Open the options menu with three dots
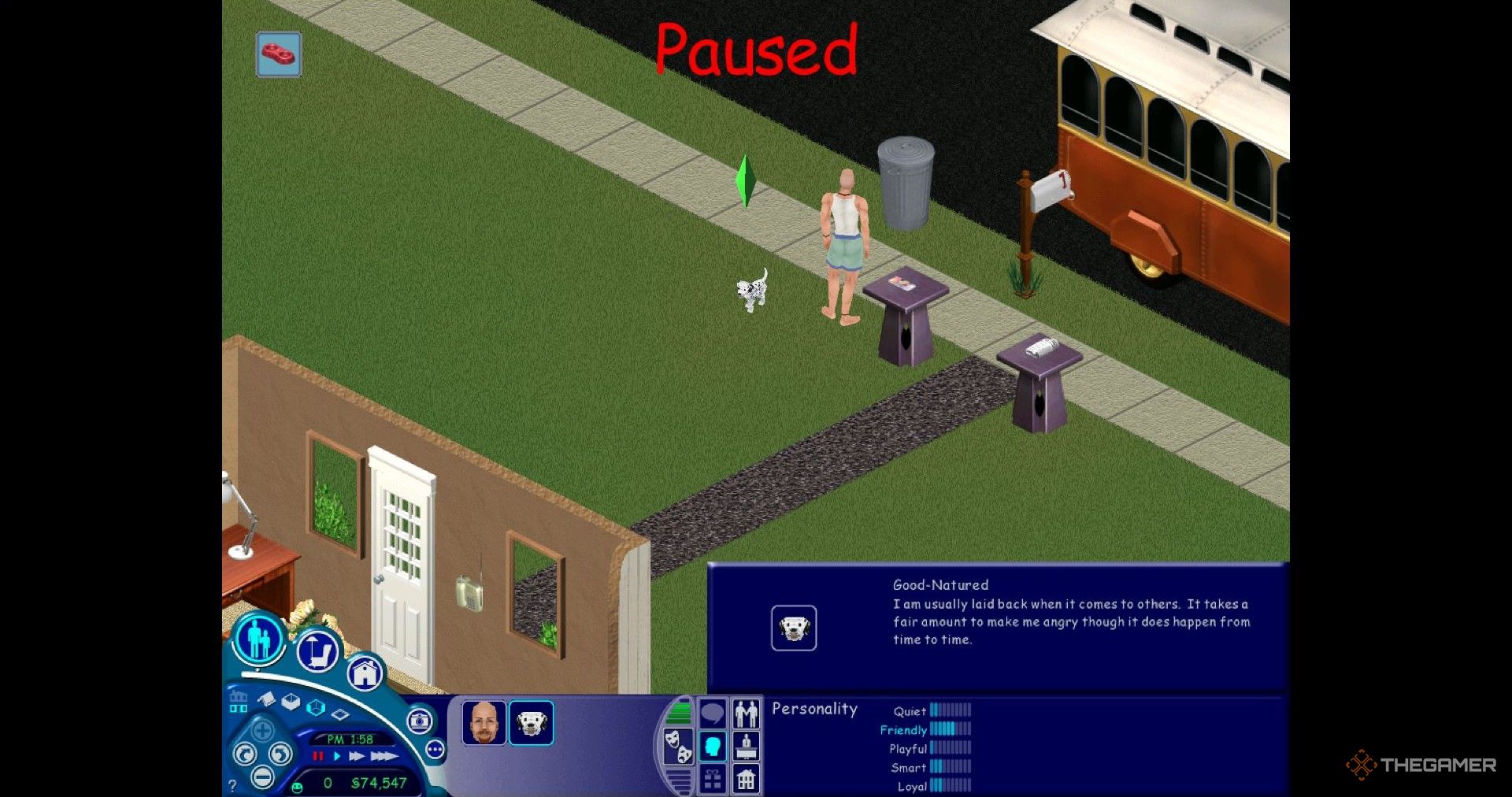1512x797 pixels. click(x=435, y=749)
